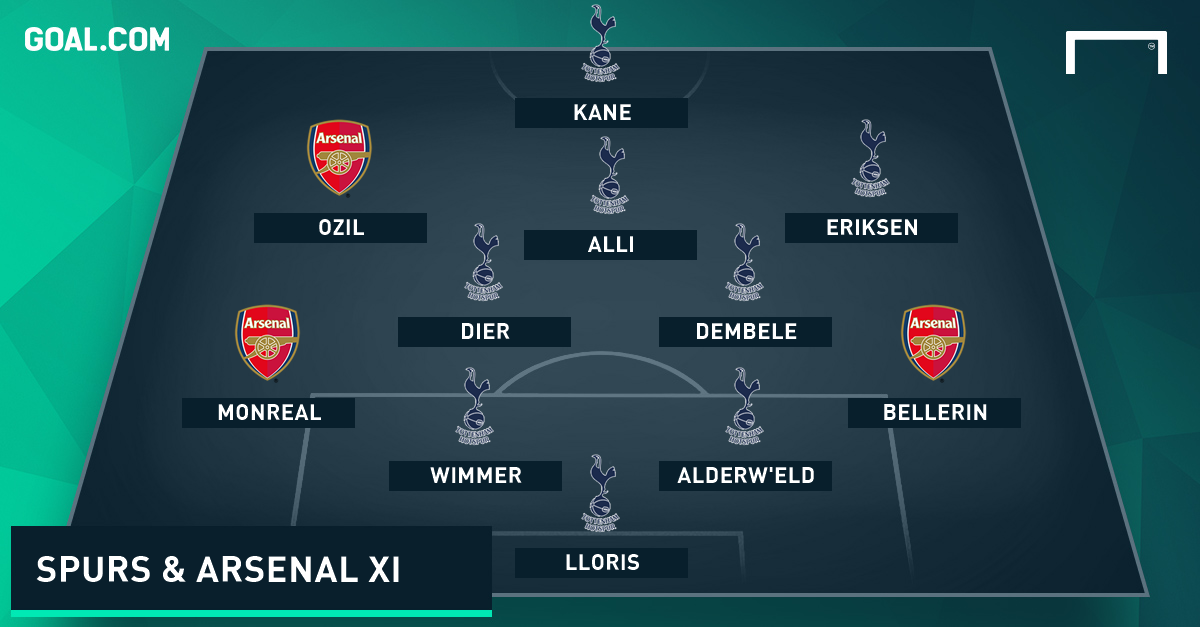
Task: Select the Alli name plate
Action: click(610, 245)
